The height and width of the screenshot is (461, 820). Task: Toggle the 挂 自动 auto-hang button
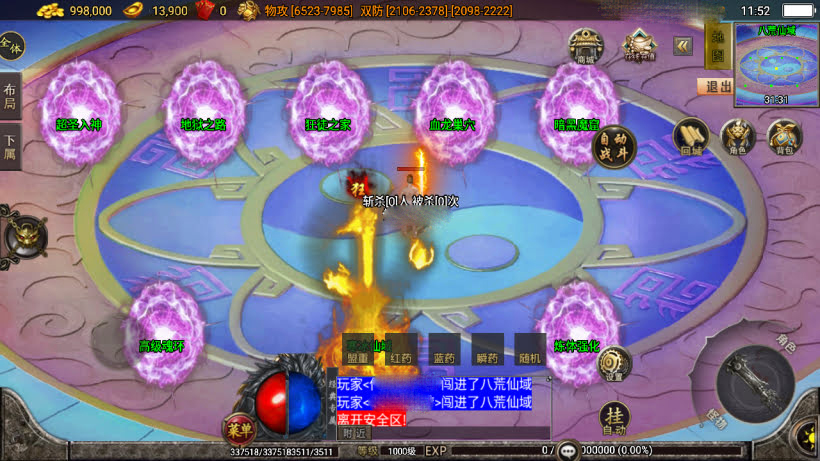click(614, 417)
